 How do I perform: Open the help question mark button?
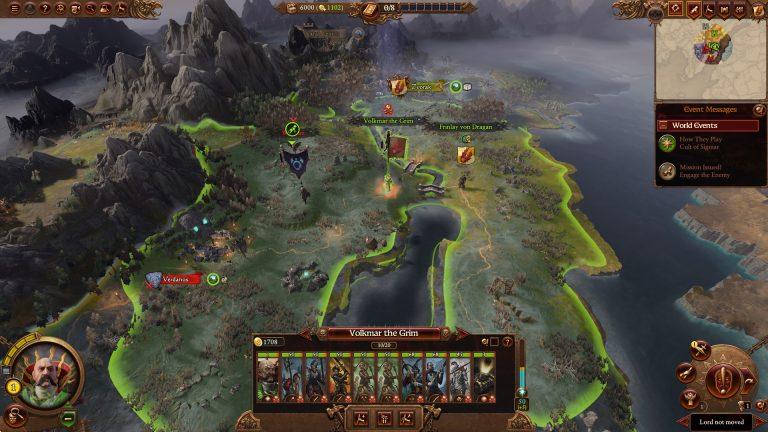point(42,9)
